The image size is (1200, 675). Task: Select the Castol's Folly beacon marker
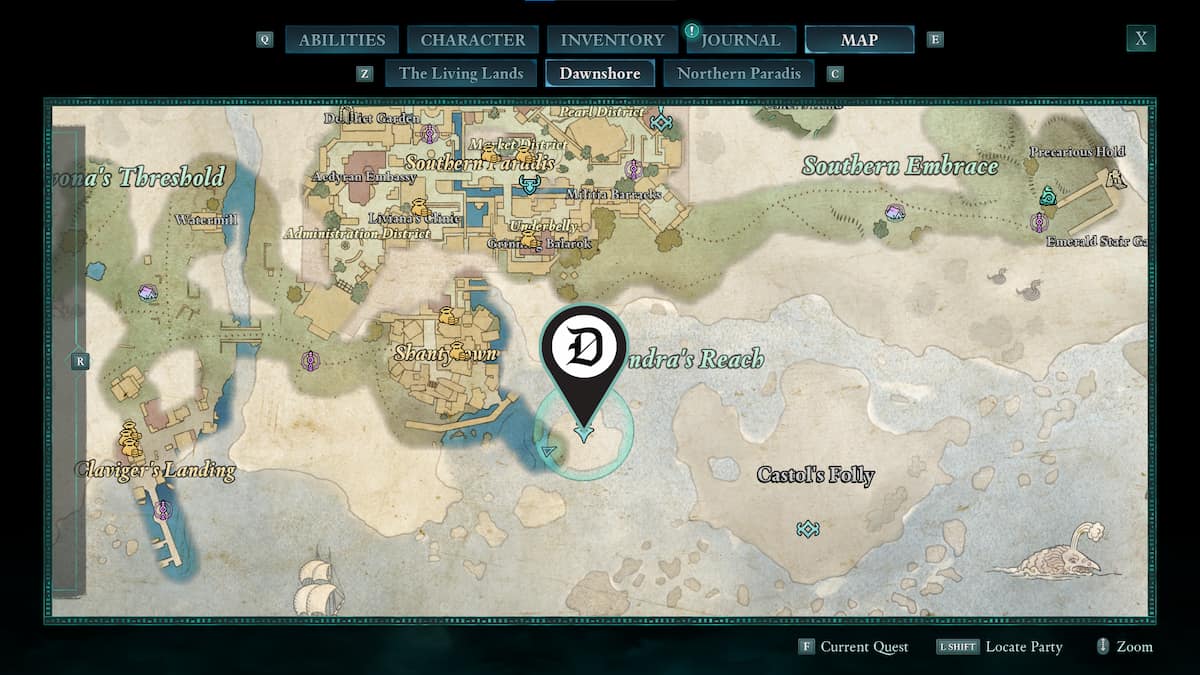point(808,528)
